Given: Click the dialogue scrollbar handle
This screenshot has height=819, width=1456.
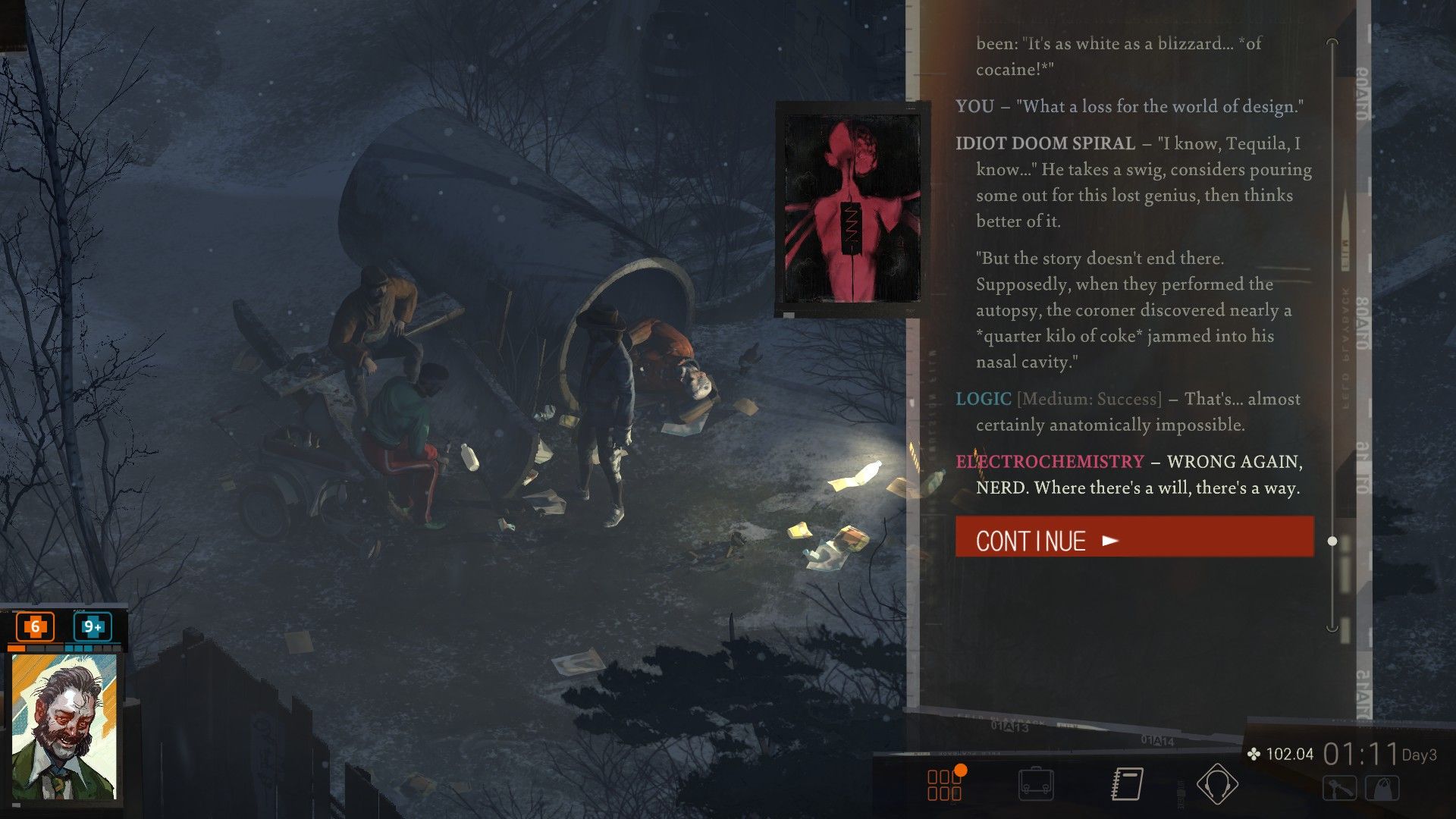Looking at the screenshot, I should click(x=1332, y=541).
